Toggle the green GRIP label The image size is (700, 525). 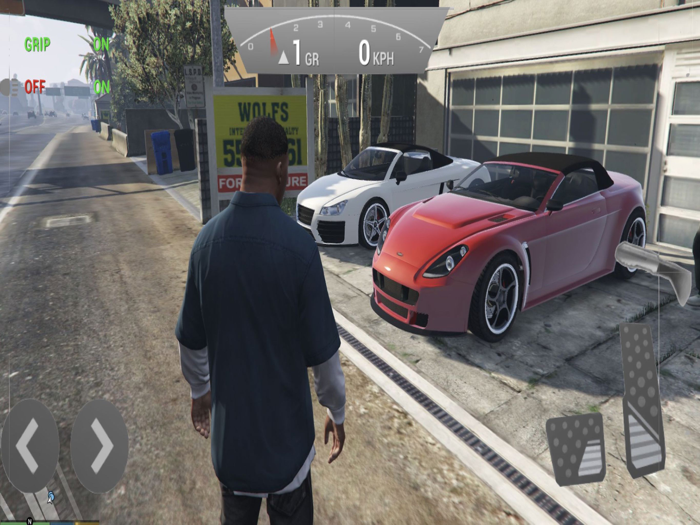[x=37, y=45]
